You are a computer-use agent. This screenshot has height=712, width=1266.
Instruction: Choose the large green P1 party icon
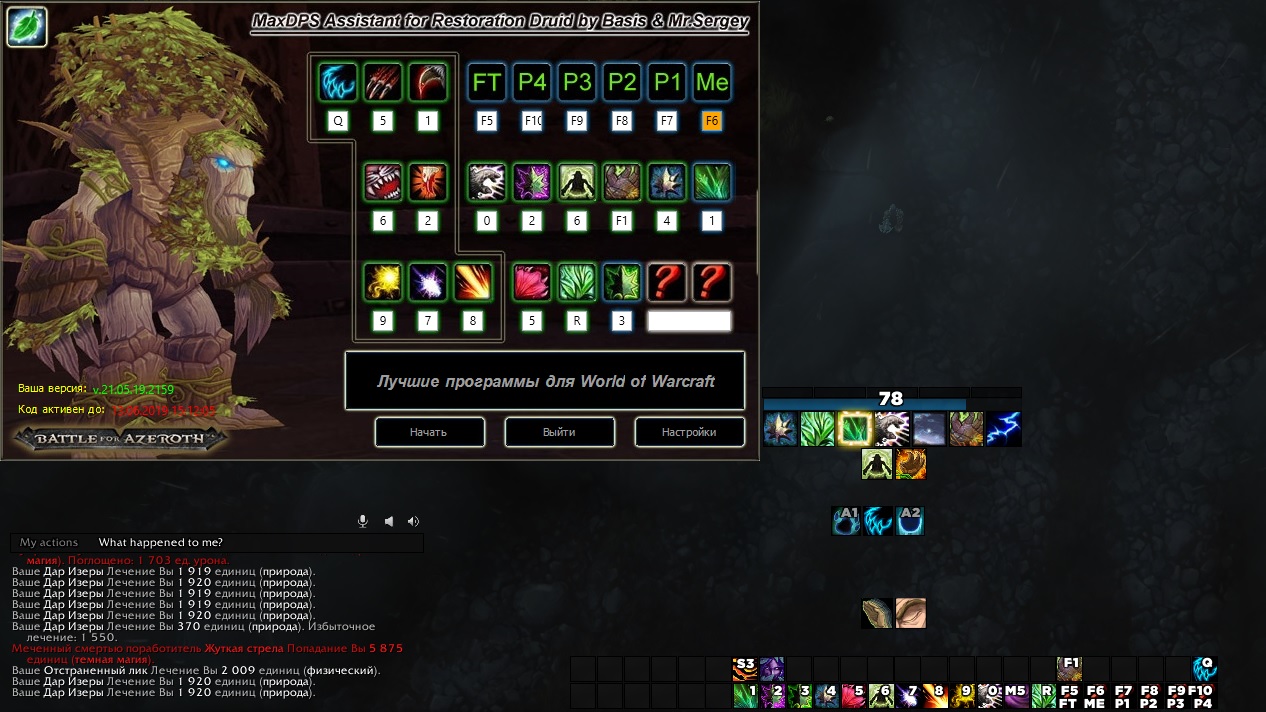pyautogui.click(x=667, y=82)
